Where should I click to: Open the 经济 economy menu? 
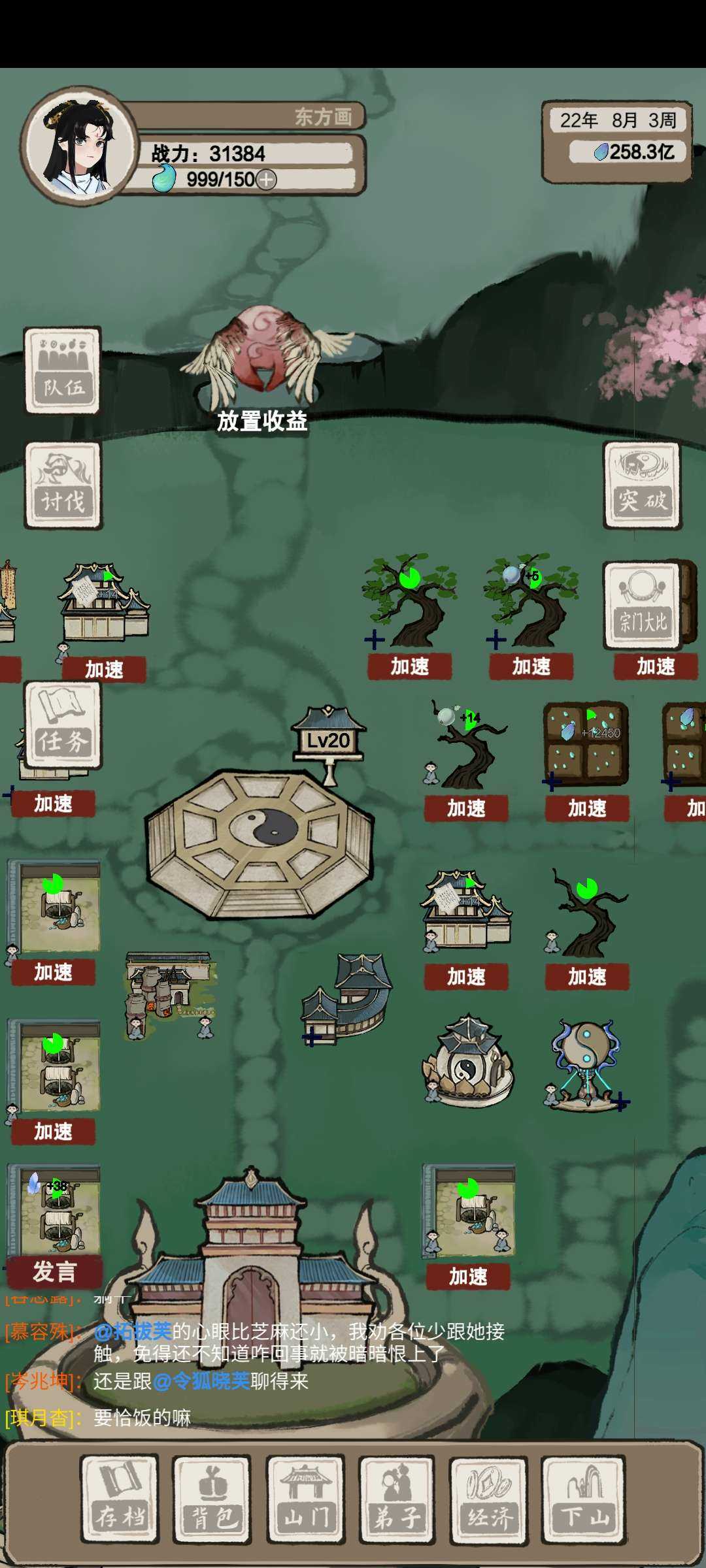coord(488,1499)
